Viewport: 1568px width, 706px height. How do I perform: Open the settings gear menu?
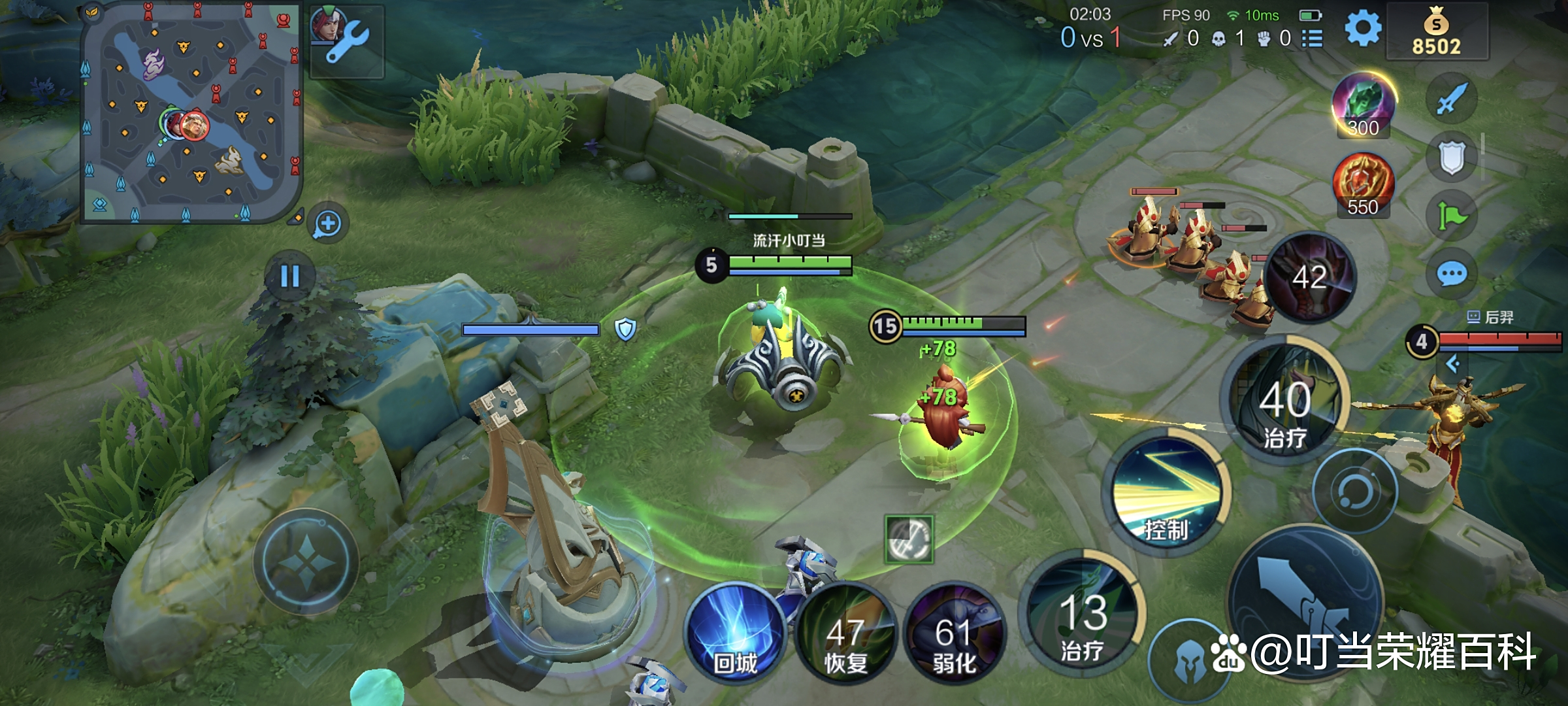1363,29
